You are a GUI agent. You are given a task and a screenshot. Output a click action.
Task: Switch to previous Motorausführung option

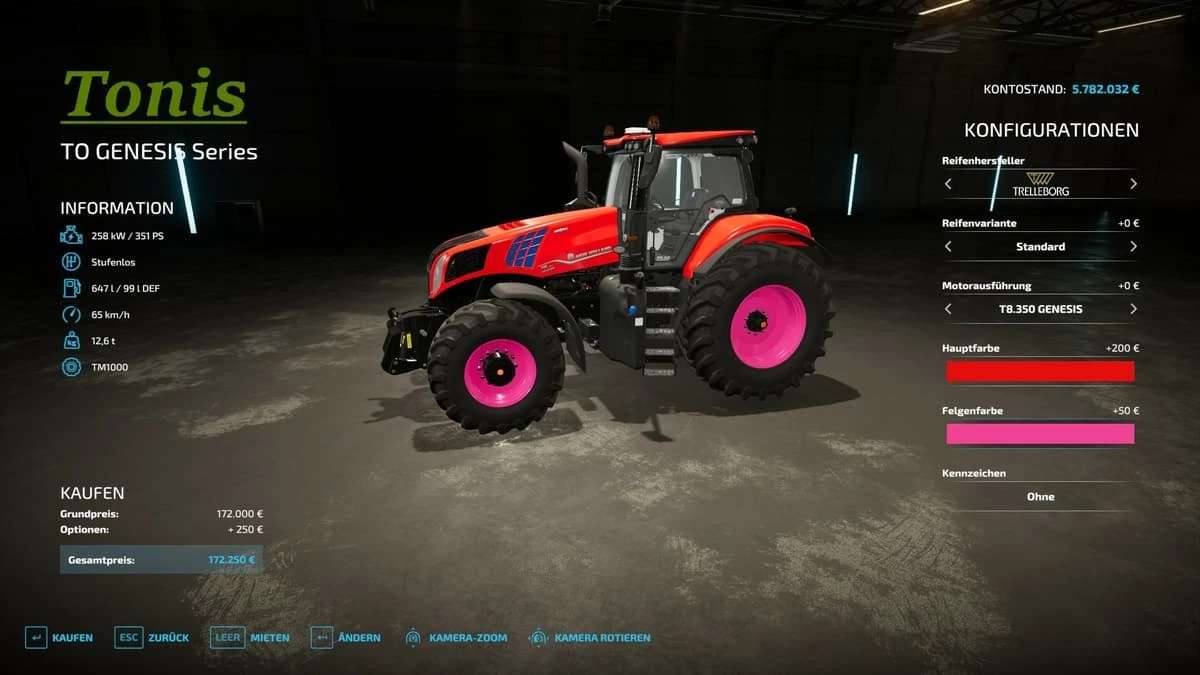(x=948, y=309)
